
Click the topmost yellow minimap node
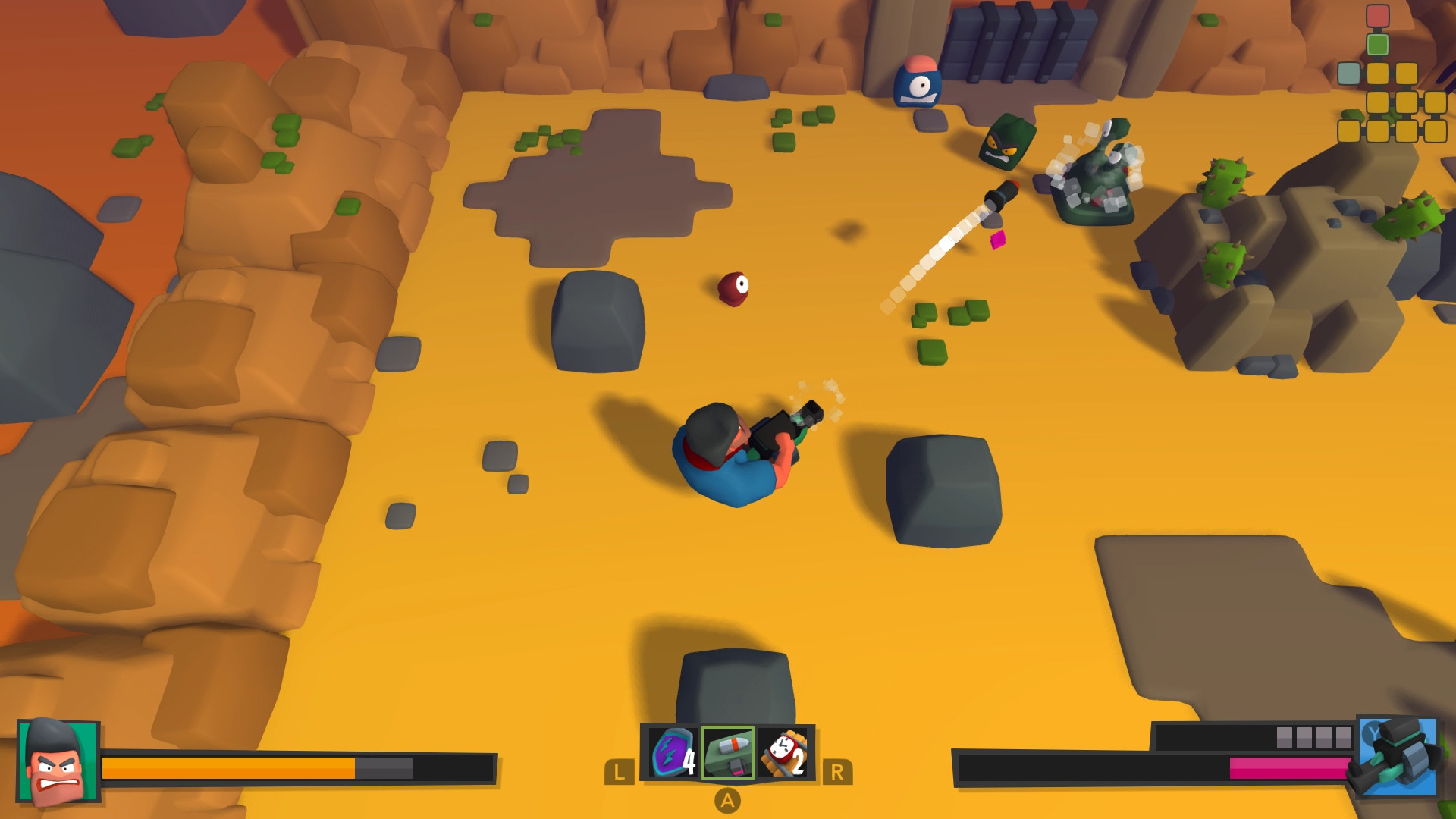point(1377,73)
